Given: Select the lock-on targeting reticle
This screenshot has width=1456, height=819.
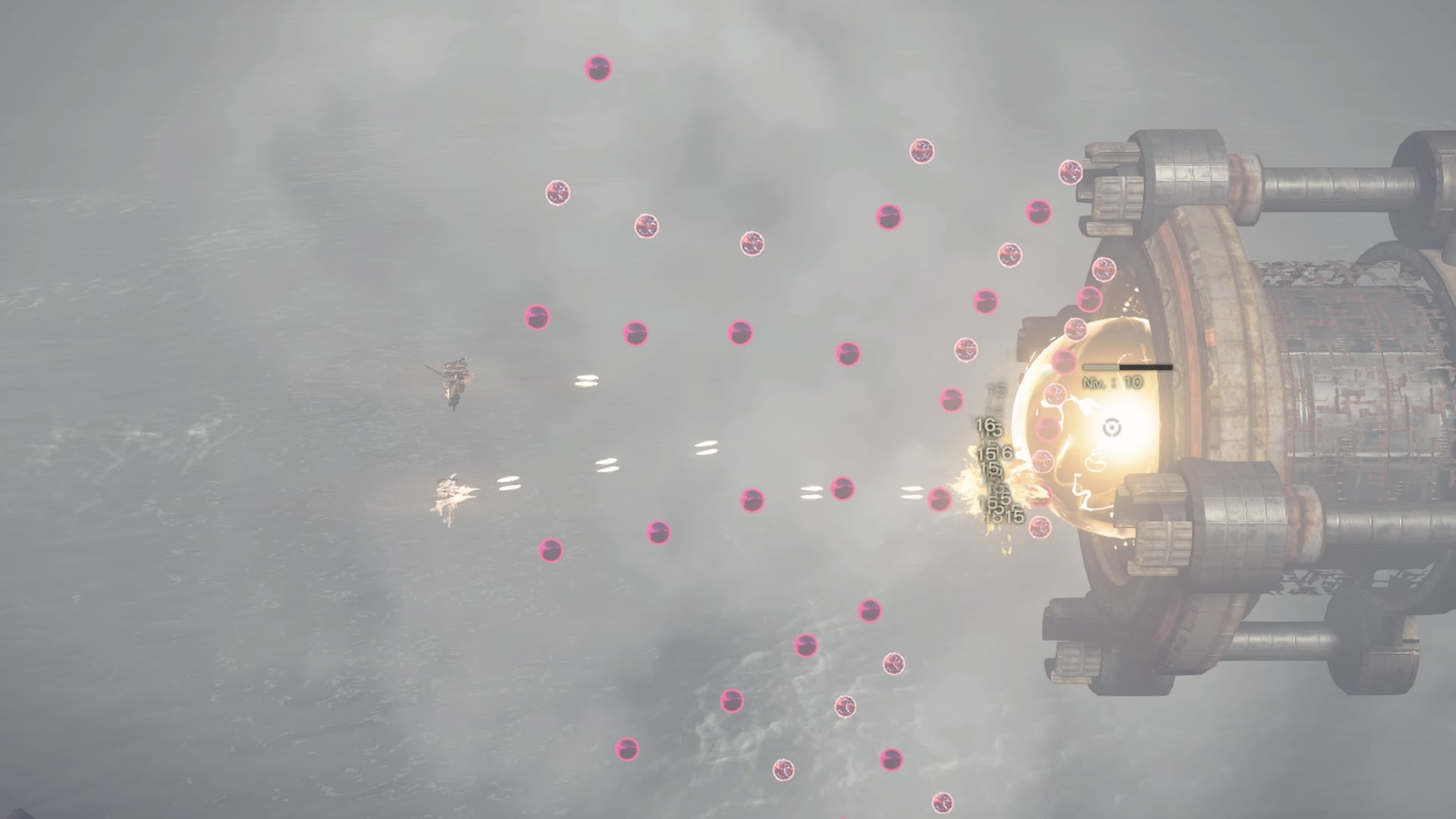Looking at the screenshot, I should [x=1111, y=428].
